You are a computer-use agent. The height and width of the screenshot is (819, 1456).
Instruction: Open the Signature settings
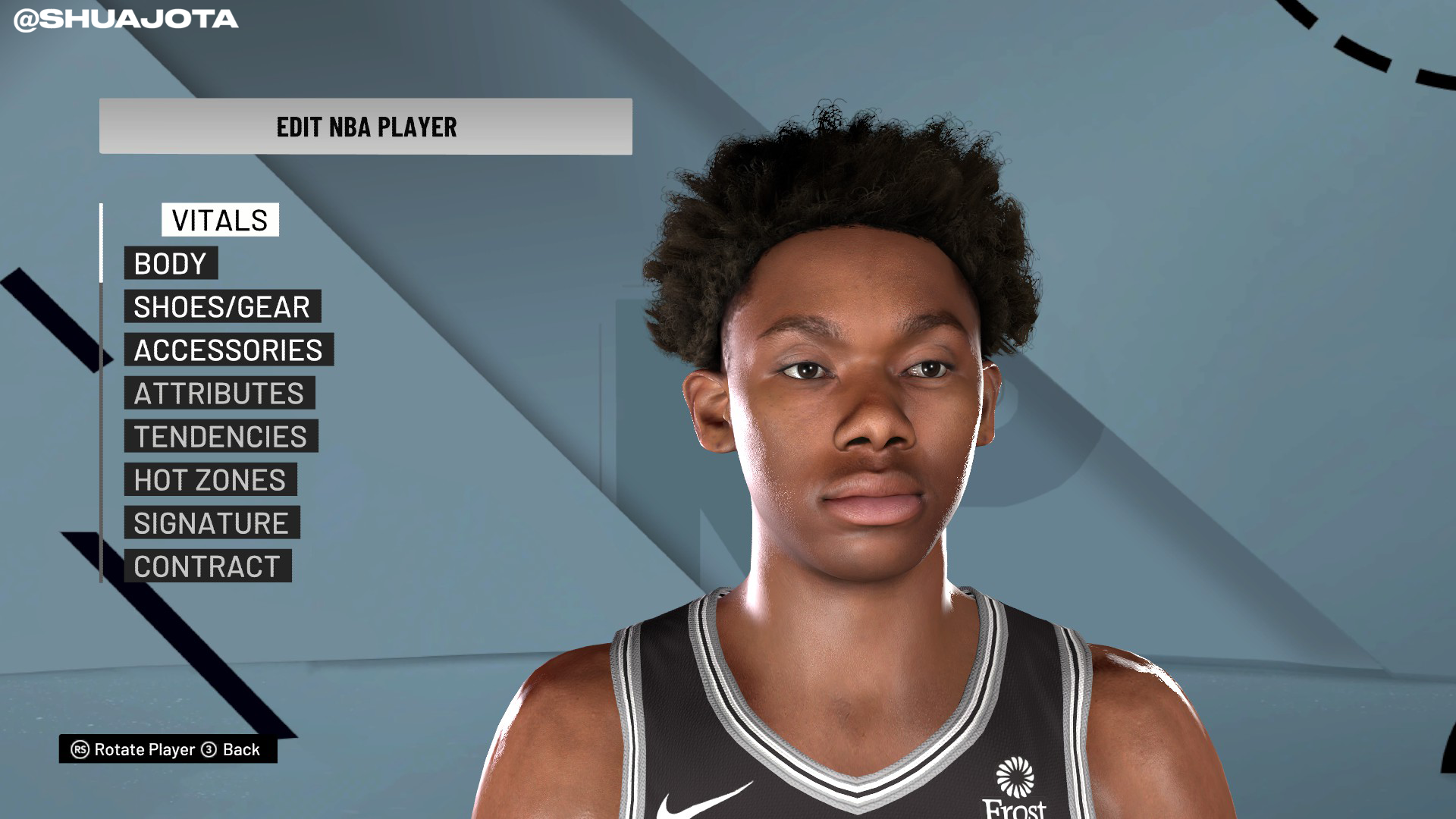212,522
